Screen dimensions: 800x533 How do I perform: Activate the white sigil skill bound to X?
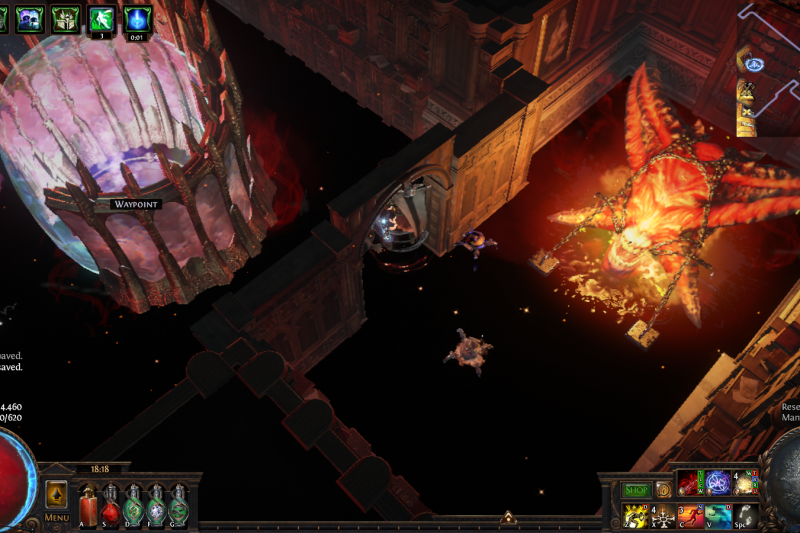[x=663, y=515]
